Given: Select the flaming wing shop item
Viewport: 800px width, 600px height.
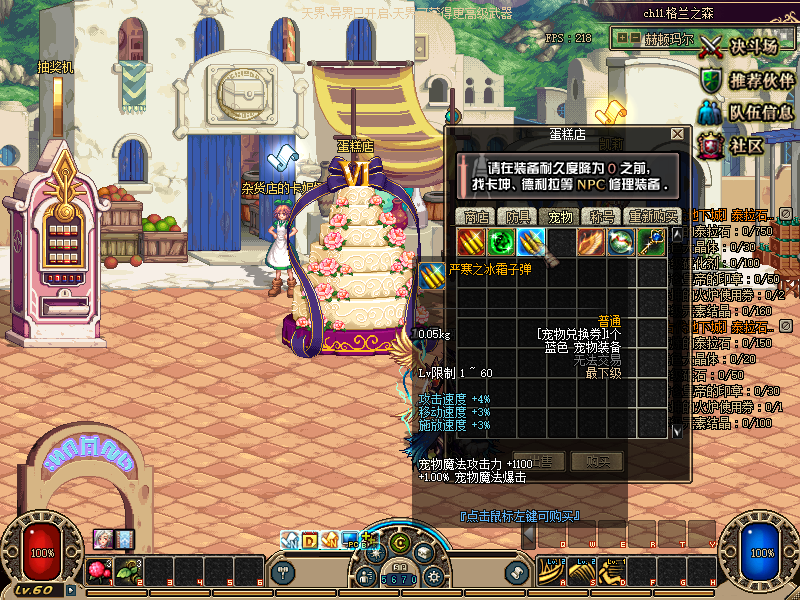Looking at the screenshot, I should [591, 241].
